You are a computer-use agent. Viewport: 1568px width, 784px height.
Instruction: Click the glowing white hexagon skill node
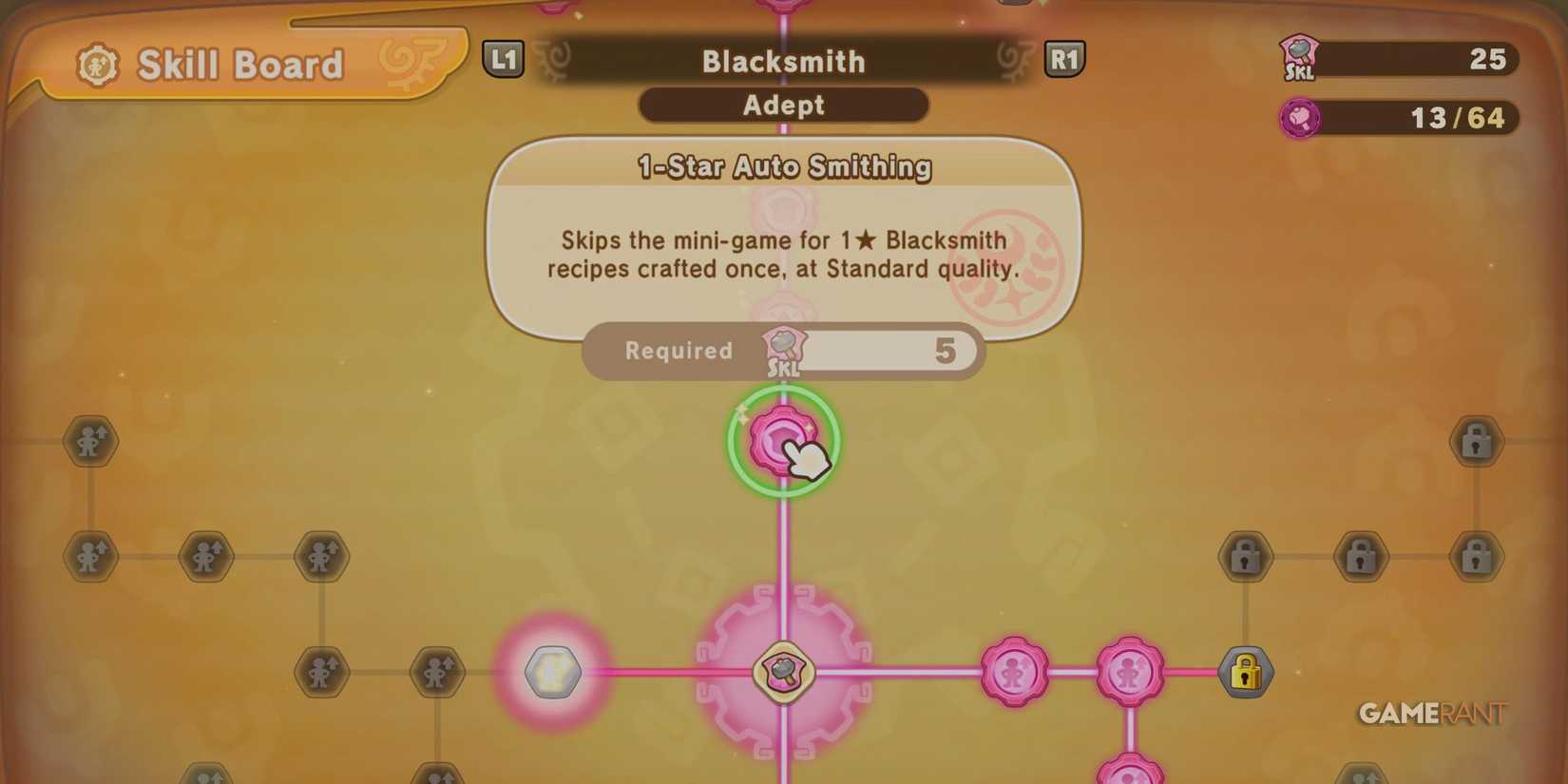pyautogui.click(x=554, y=670)
